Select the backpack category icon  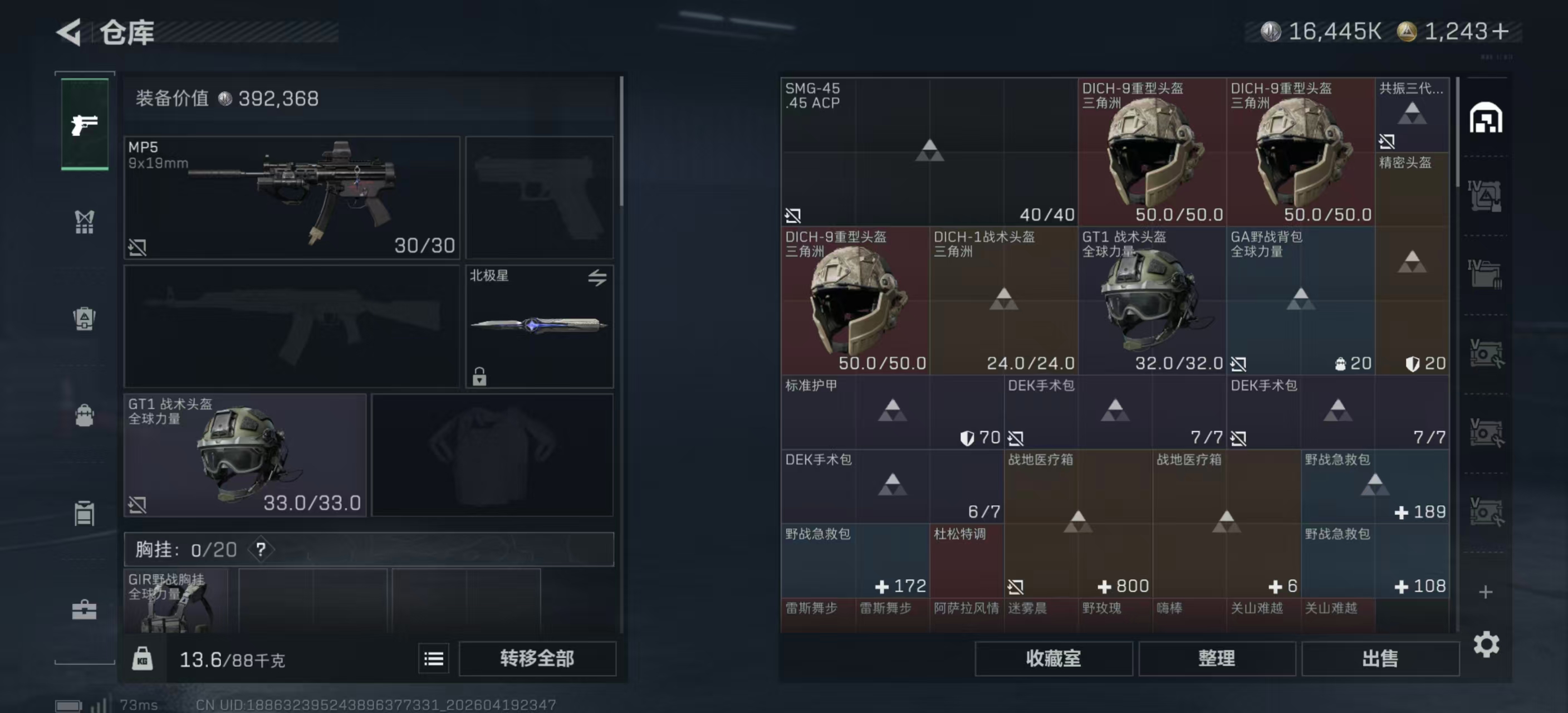point(84,416)
